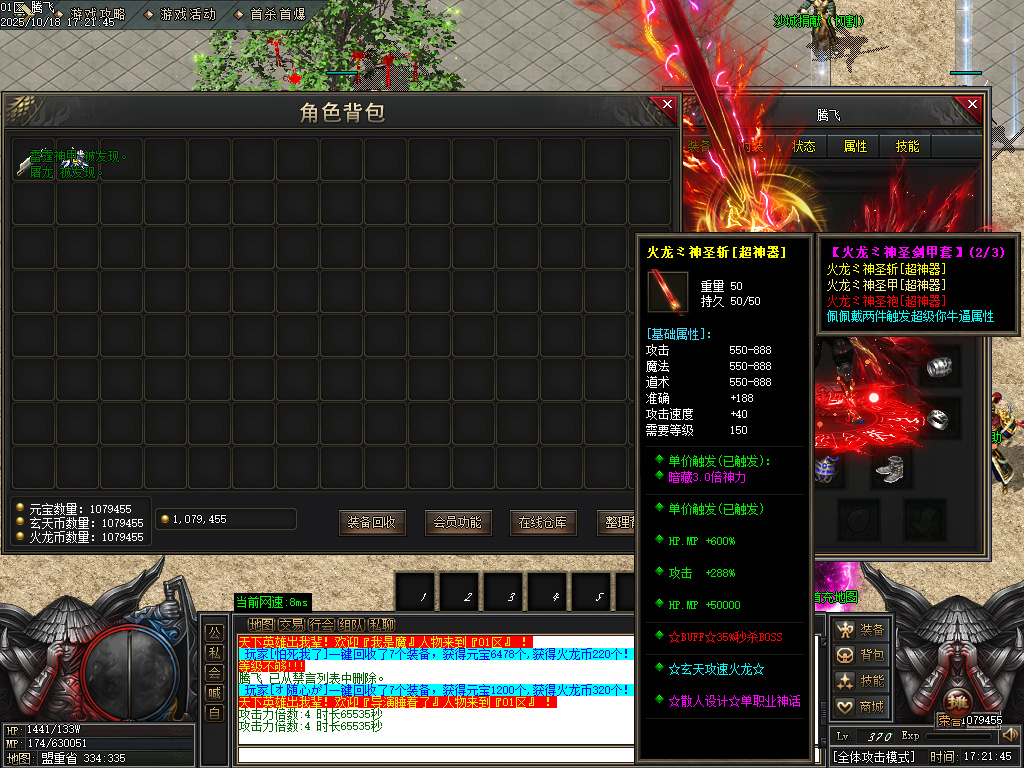Viewport: 1024px width, 768px height.
Task: Toggle the sound speaker icon
Action: click(x=1009, y=735)
